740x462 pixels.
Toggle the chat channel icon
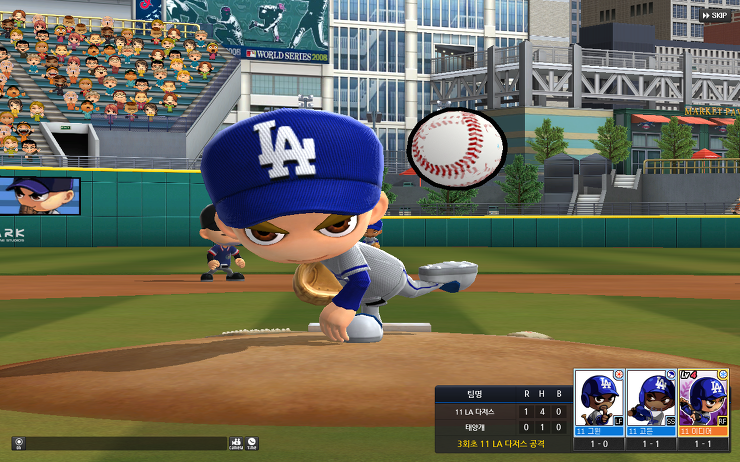pyautogui.click(x=18, y=442)
